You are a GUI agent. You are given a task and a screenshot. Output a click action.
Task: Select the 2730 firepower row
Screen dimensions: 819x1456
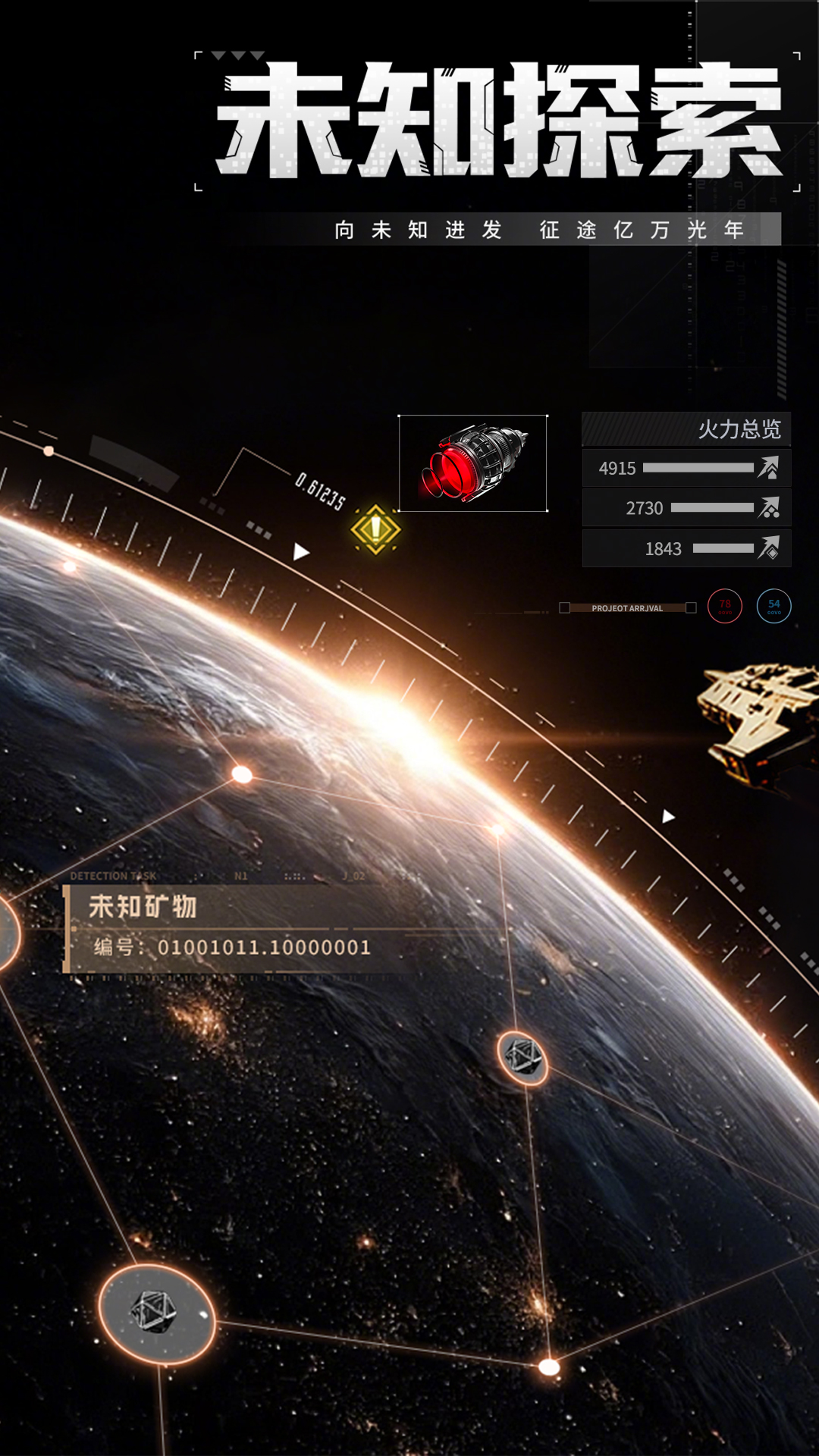686,508
